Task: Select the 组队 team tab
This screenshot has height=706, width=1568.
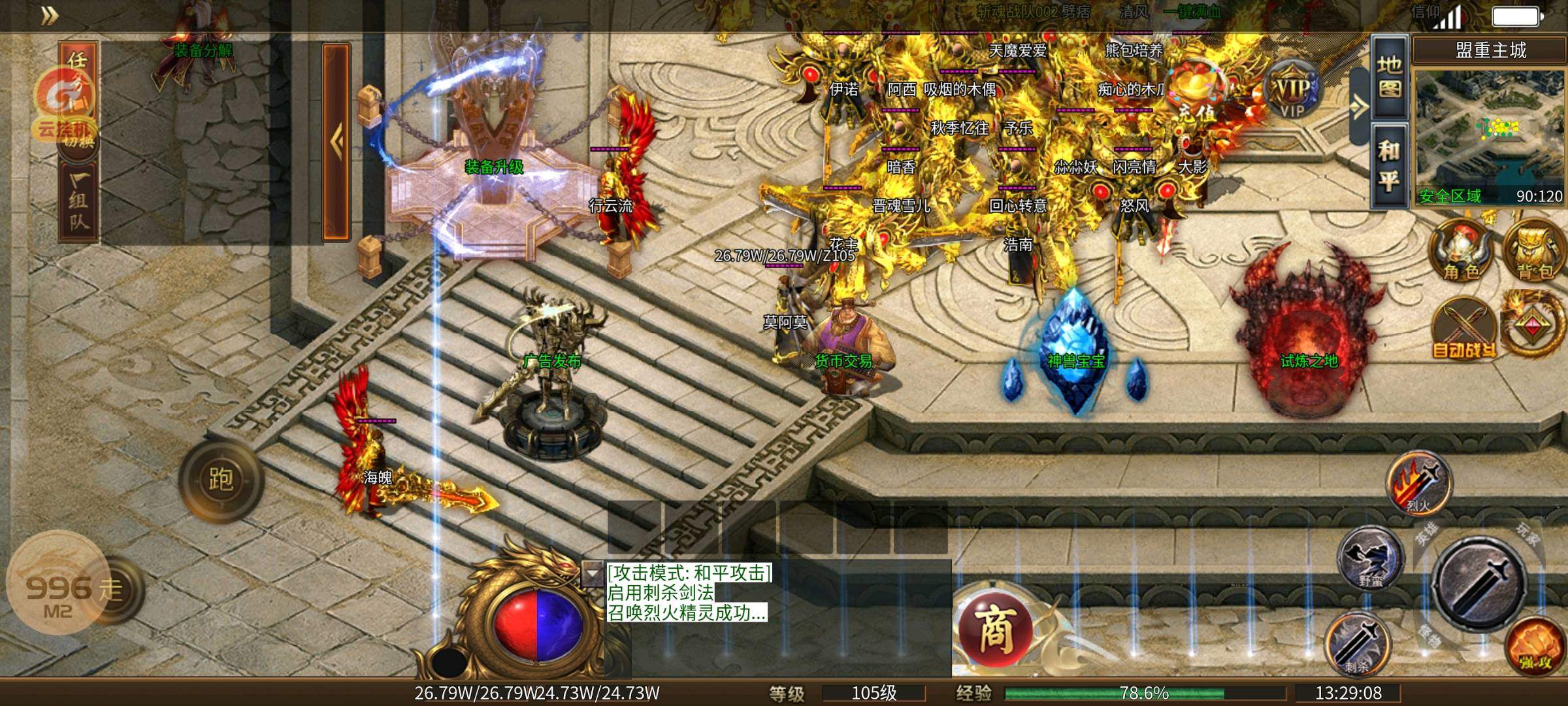Action: [78, 201]
